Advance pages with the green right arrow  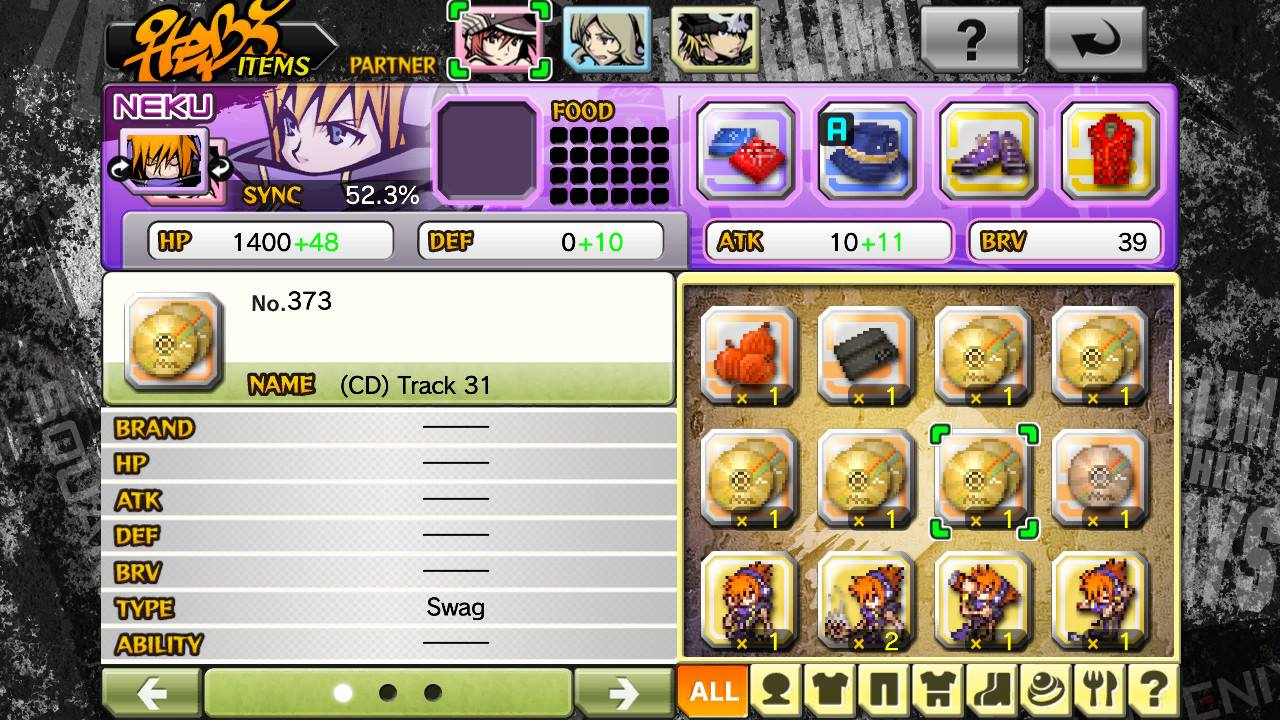624,690
